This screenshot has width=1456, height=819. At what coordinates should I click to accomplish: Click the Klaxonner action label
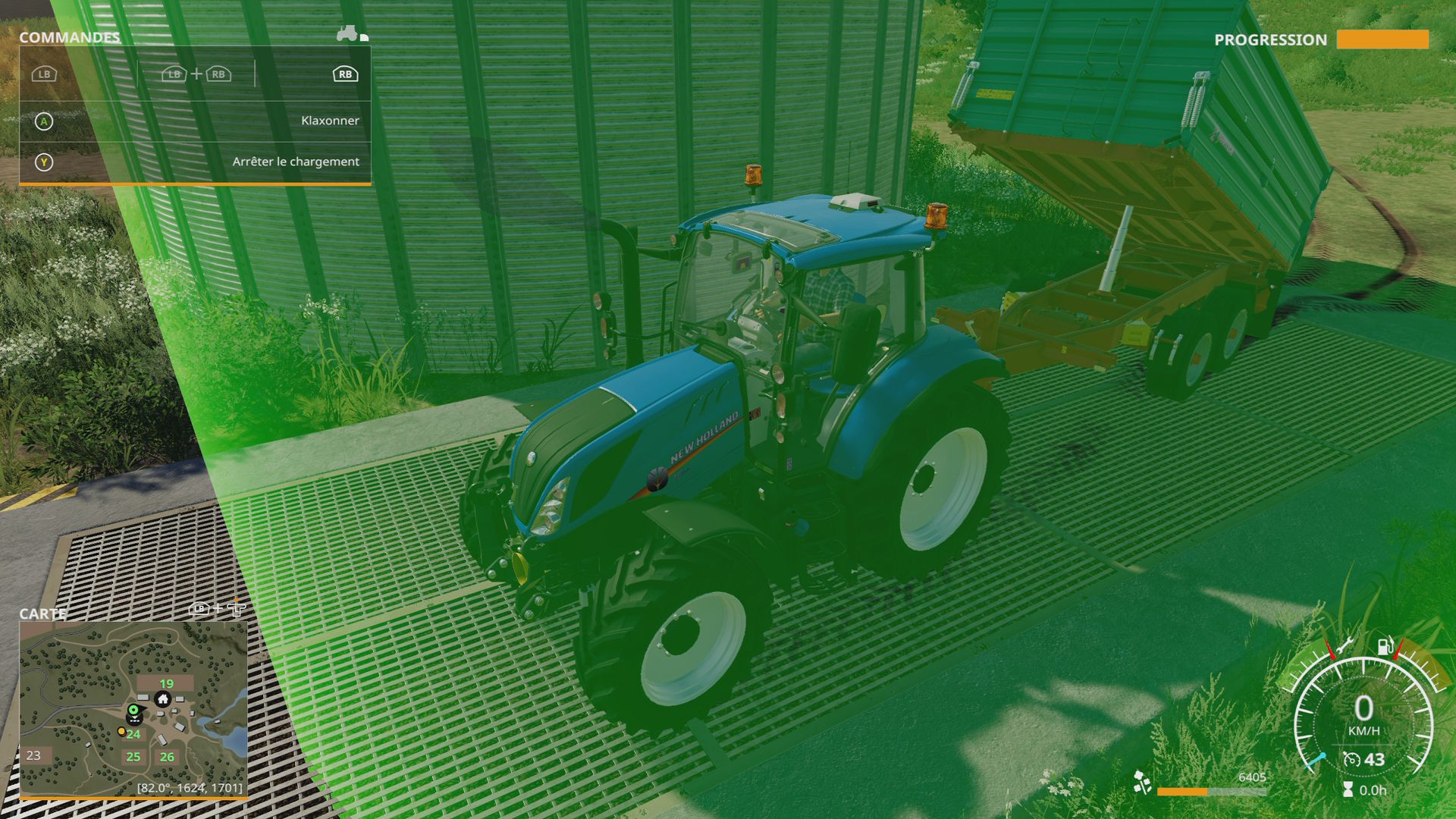click(331, 120)
